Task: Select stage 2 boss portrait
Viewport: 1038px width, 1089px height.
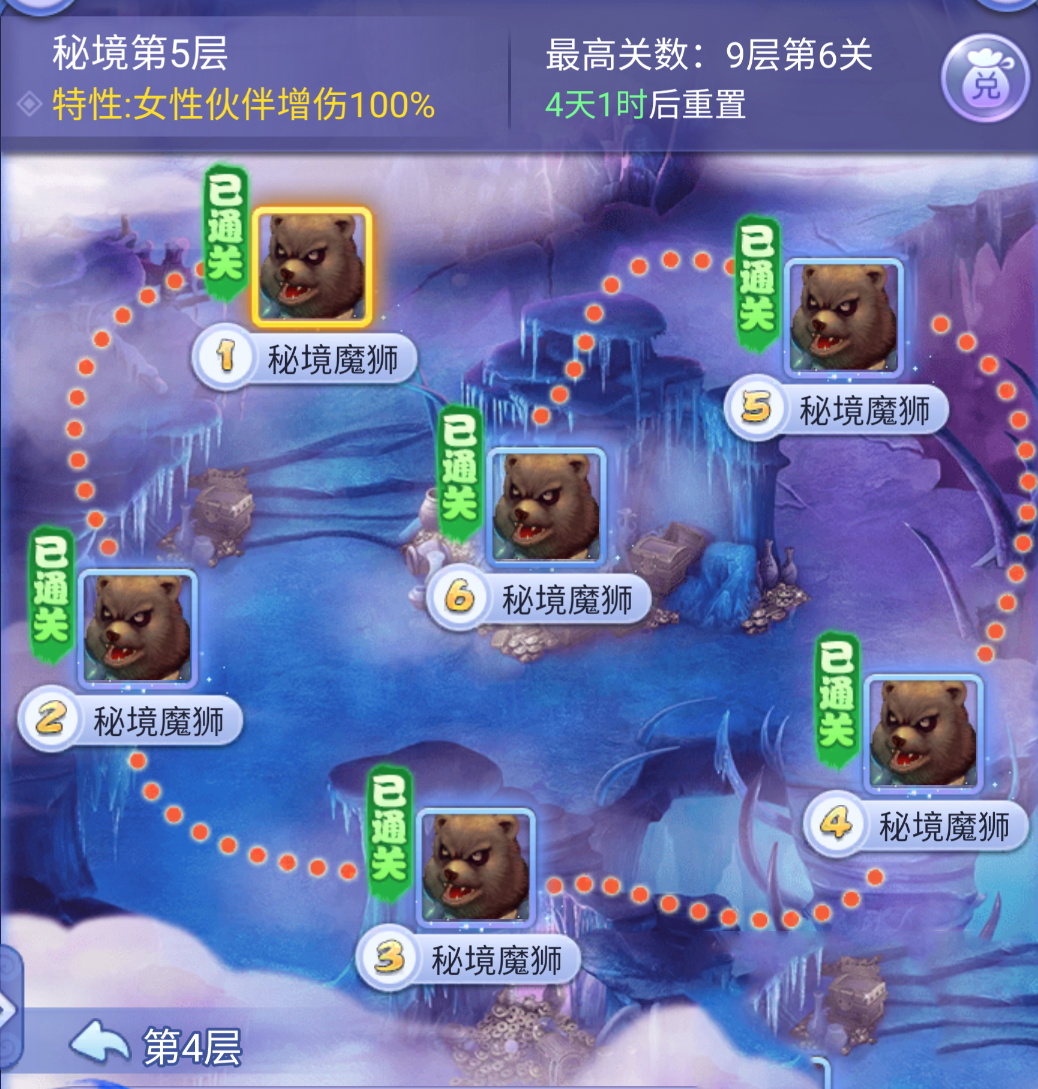Action: [137, 629]
